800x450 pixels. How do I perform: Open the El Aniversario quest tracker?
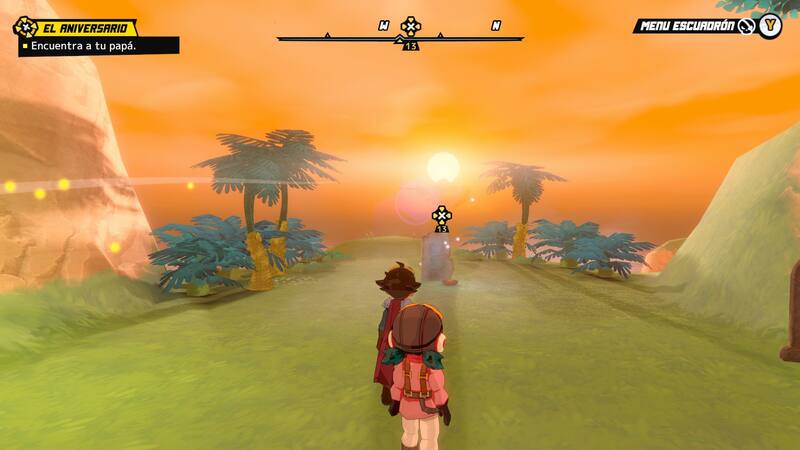[85, 28]
